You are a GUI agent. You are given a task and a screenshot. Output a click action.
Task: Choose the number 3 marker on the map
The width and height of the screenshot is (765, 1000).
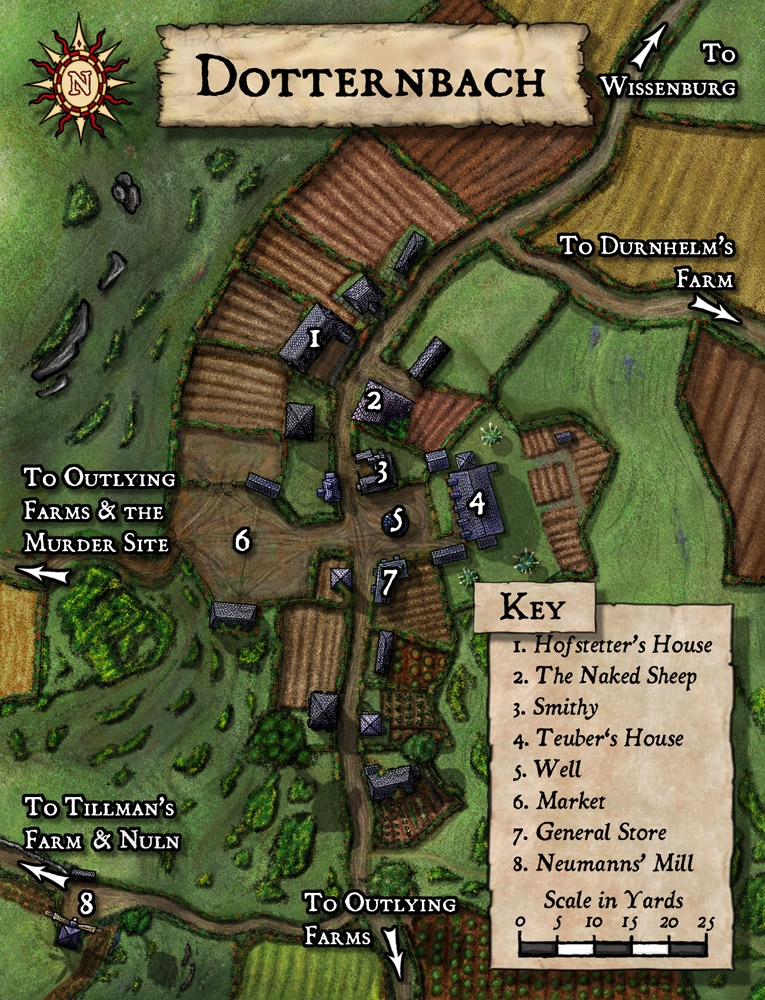pos(381,467)
